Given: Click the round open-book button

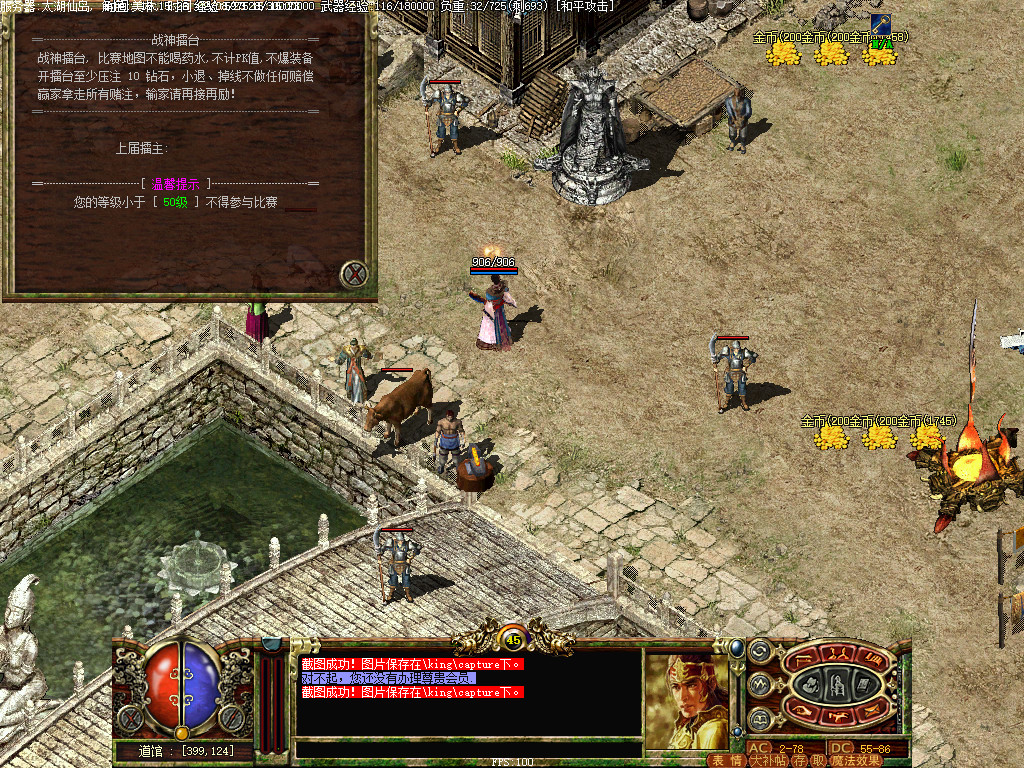Looking at the screenshot, I should [x=759, y=719].
